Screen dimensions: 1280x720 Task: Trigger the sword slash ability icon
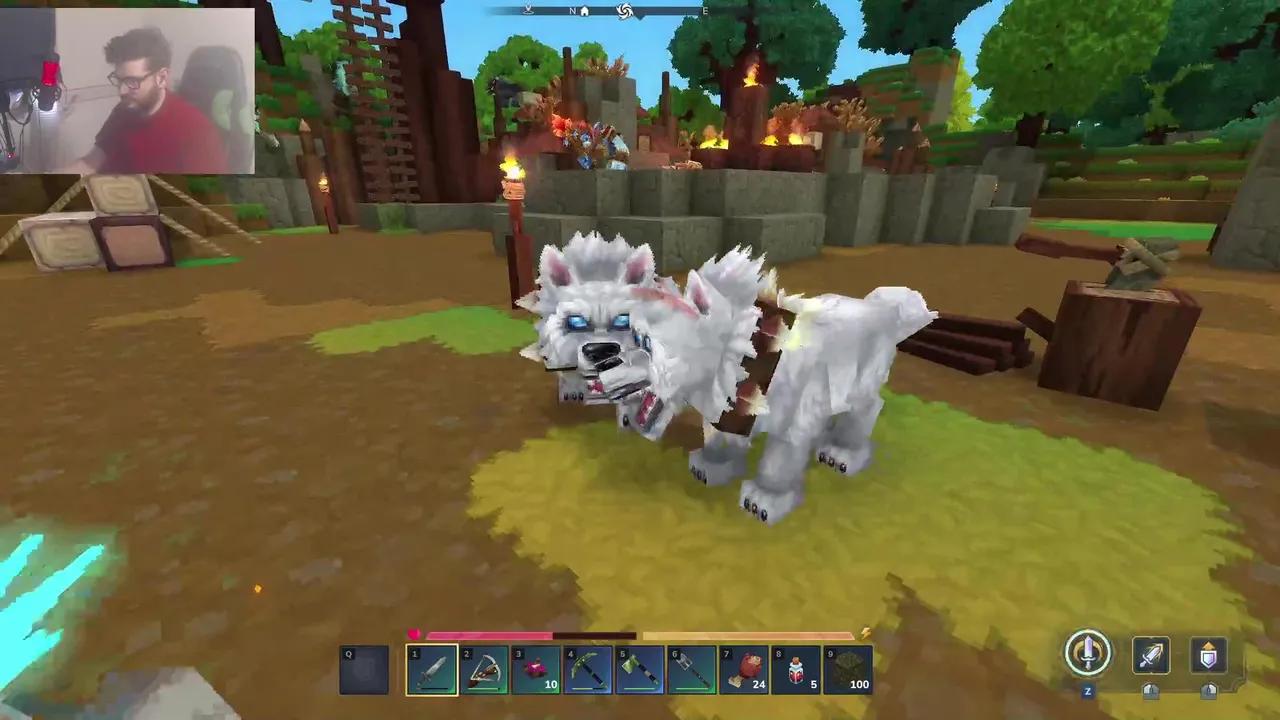tap(1151, 655)
